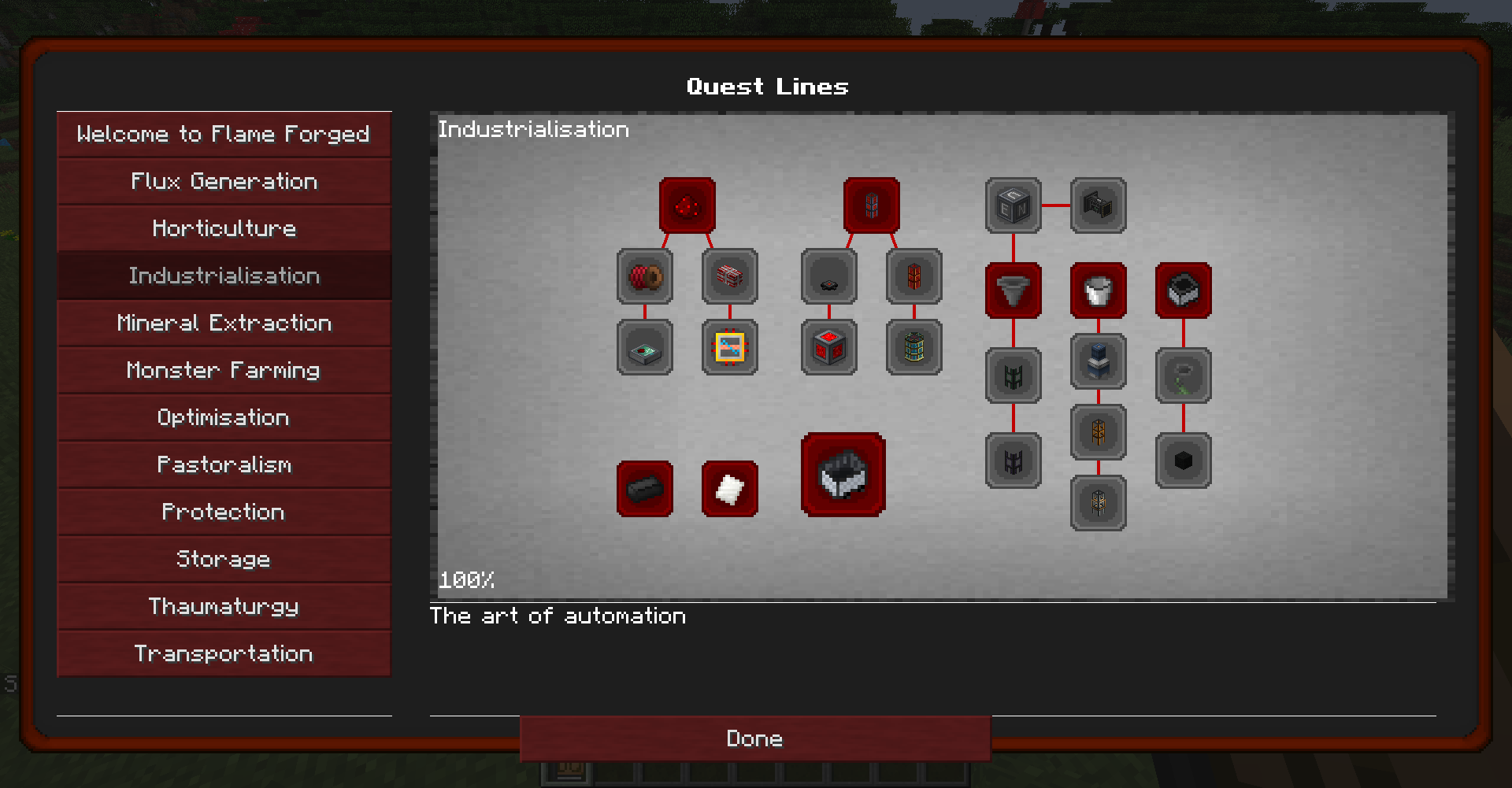Image resolution: width=1512 pixels, height=788 pixels.
Task: Select the red hopper quest
Action: [x=1013, y=290]
